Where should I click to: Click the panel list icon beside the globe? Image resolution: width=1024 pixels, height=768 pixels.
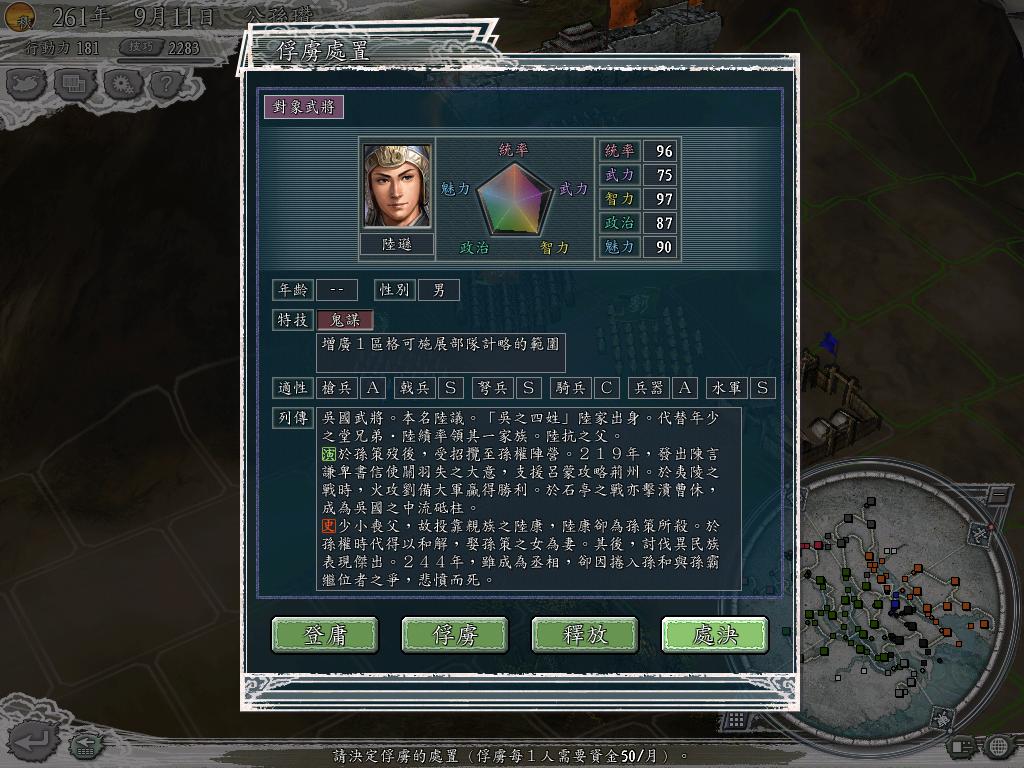(960, 746)
